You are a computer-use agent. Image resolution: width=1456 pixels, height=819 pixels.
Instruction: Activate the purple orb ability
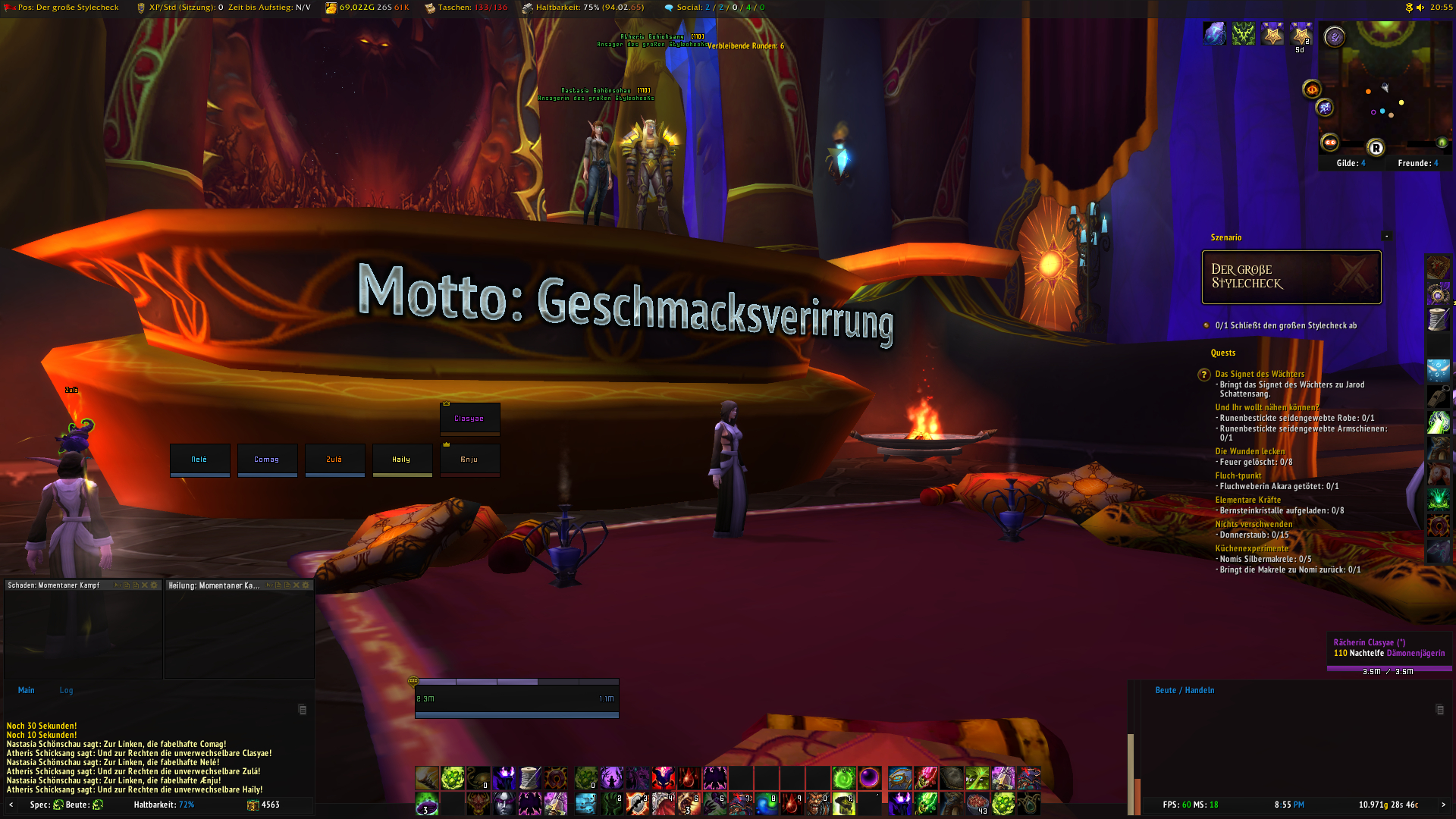tap(869, 777)
